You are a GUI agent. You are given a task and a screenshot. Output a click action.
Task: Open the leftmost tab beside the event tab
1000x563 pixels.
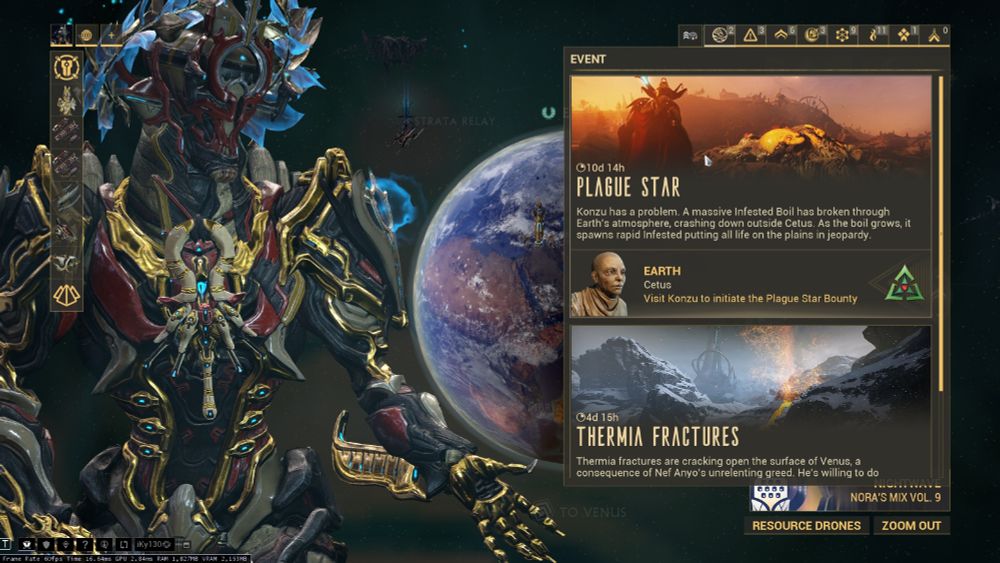tap(690, 36)
